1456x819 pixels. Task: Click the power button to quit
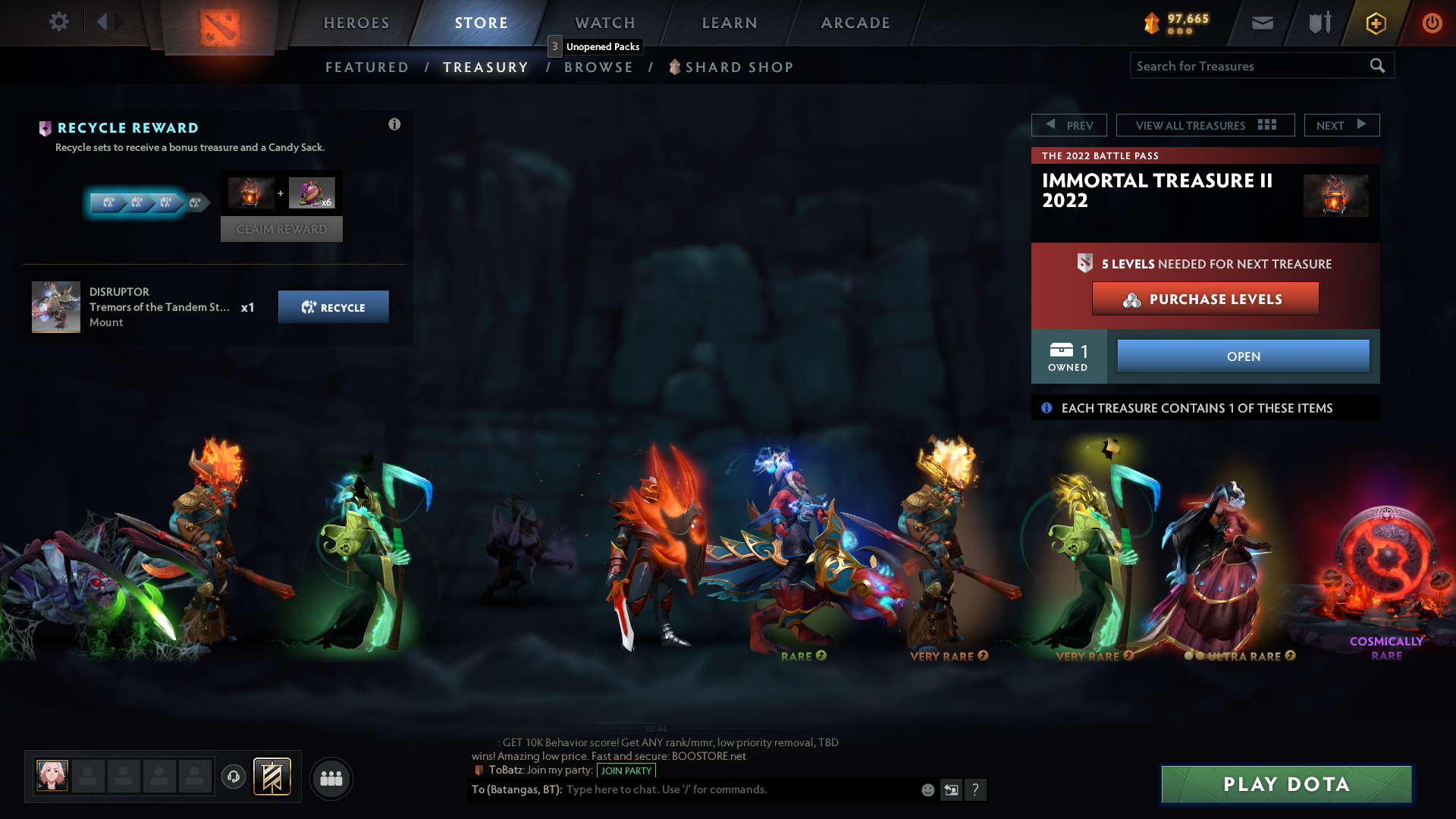[1432, 23]
